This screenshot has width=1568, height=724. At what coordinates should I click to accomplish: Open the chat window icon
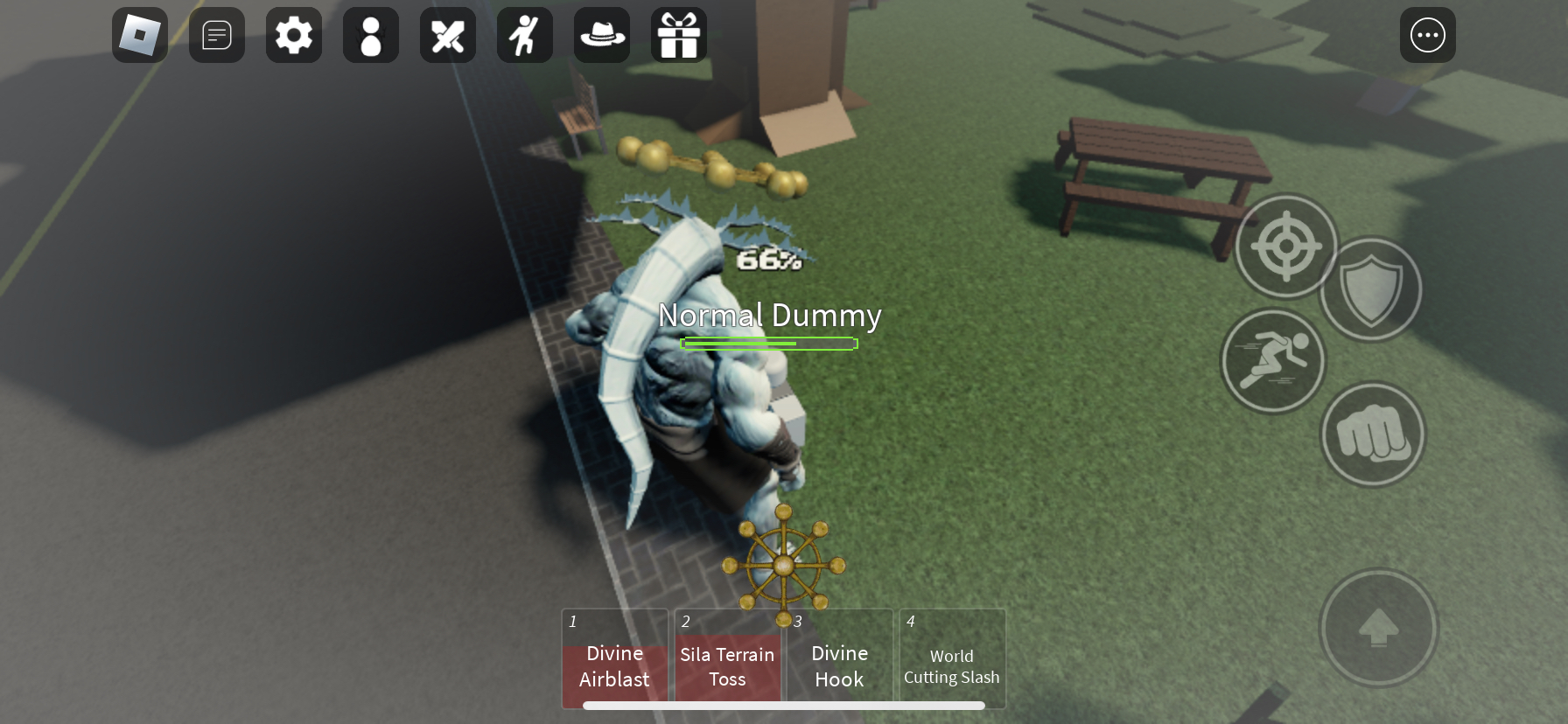217,36
